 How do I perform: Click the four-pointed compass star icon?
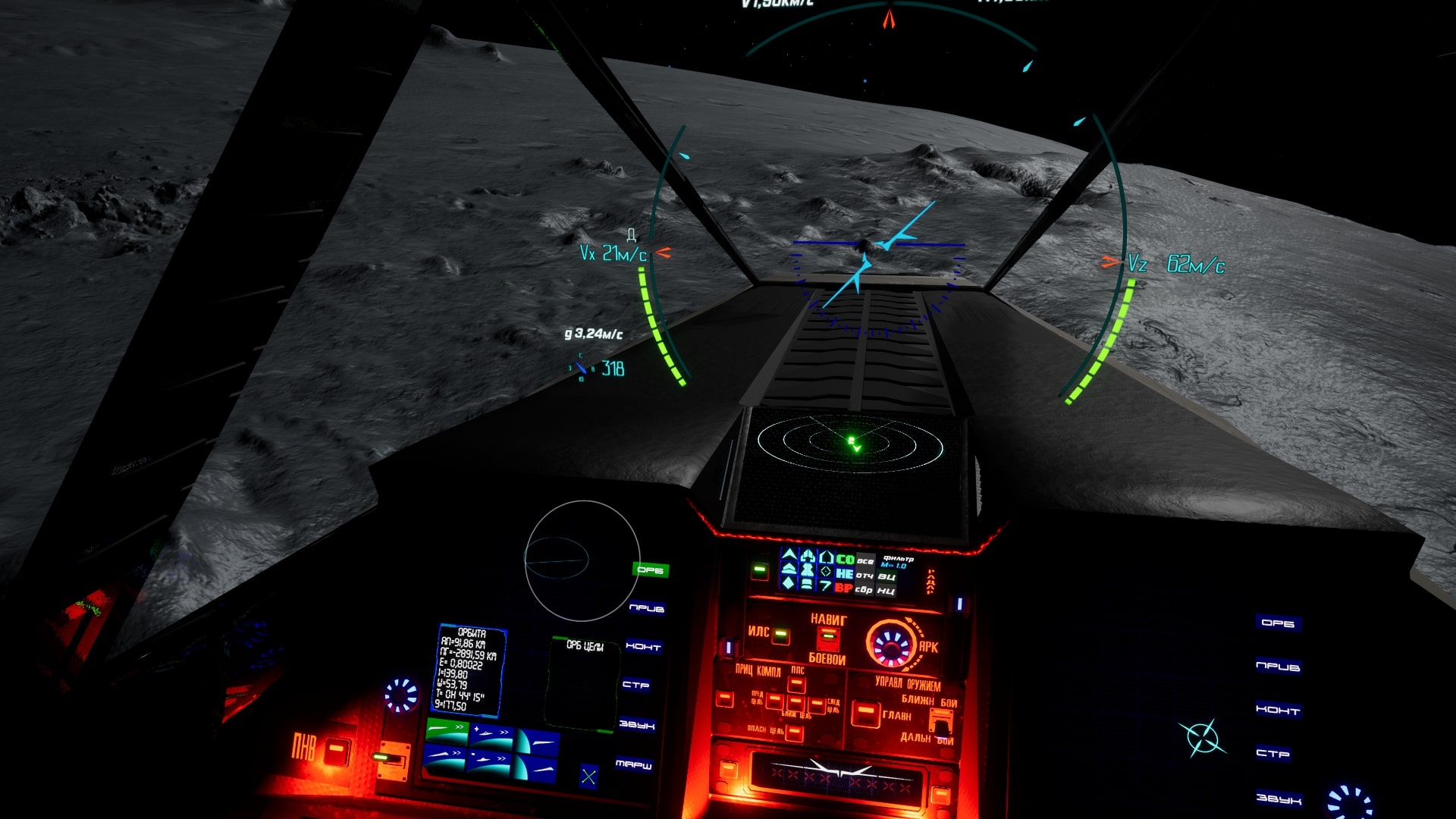click(1202, 737)
